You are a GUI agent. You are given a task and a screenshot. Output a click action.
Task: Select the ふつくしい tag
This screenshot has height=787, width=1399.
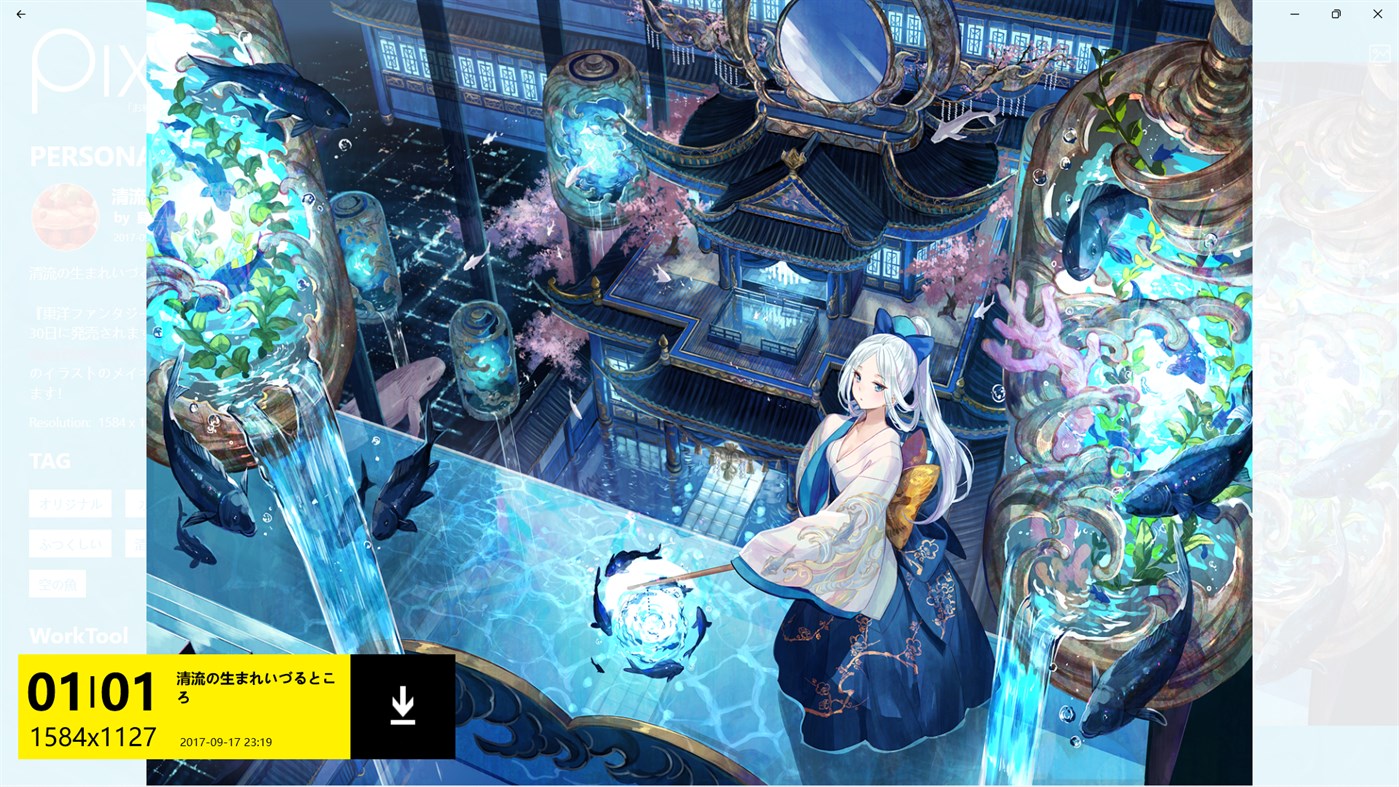pyautogui.click(x=69, y=544)
